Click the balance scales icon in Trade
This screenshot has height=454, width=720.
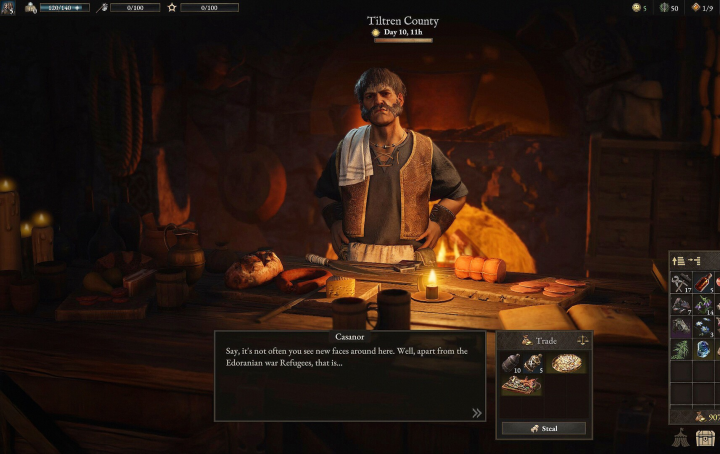coord(582,341)
